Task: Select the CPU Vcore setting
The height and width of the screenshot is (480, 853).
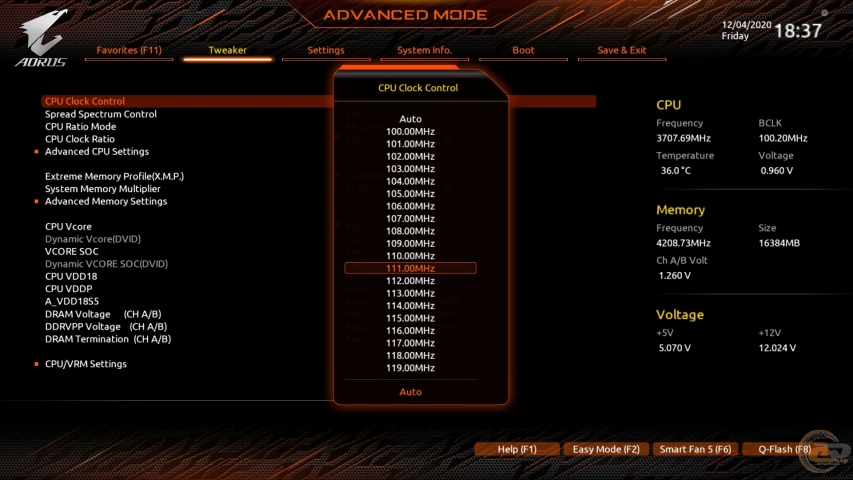Action: tap(68, 226)
